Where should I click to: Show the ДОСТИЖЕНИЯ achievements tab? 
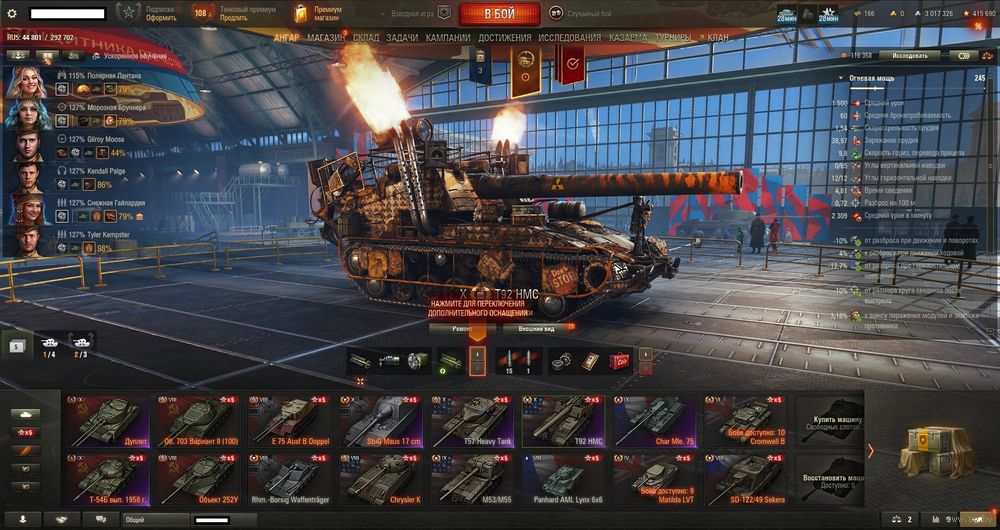coord(505,38)
